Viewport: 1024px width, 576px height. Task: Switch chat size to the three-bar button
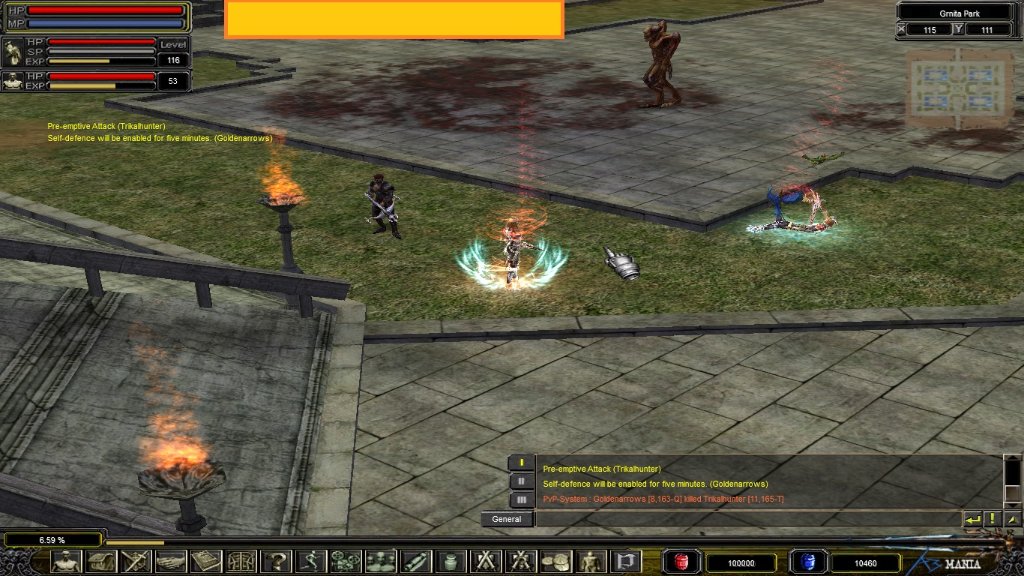pyautogui.click(x=522, y=499)
